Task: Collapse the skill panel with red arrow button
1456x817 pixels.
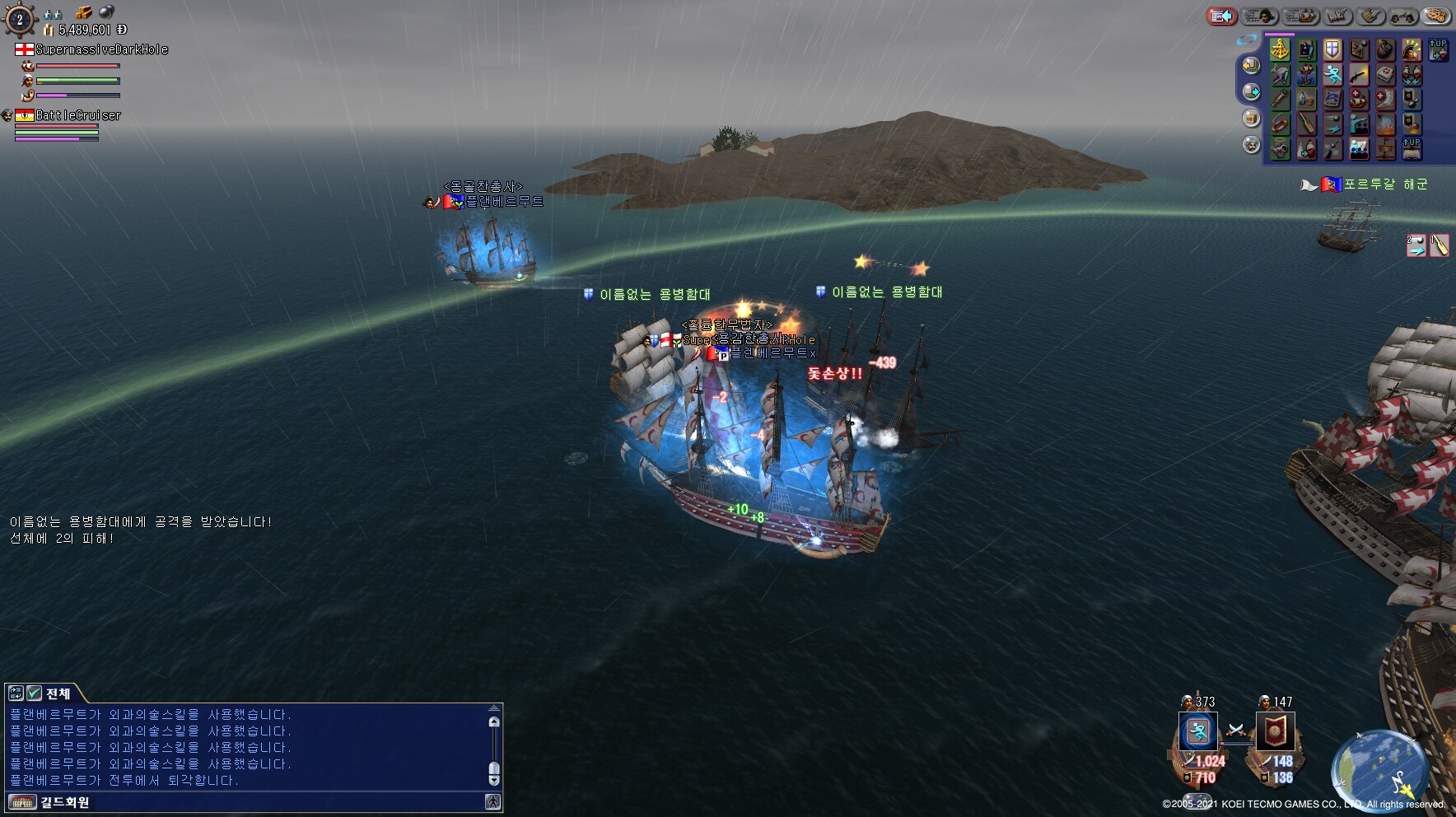Action: pyautogui.click(x=1222, y=16)
